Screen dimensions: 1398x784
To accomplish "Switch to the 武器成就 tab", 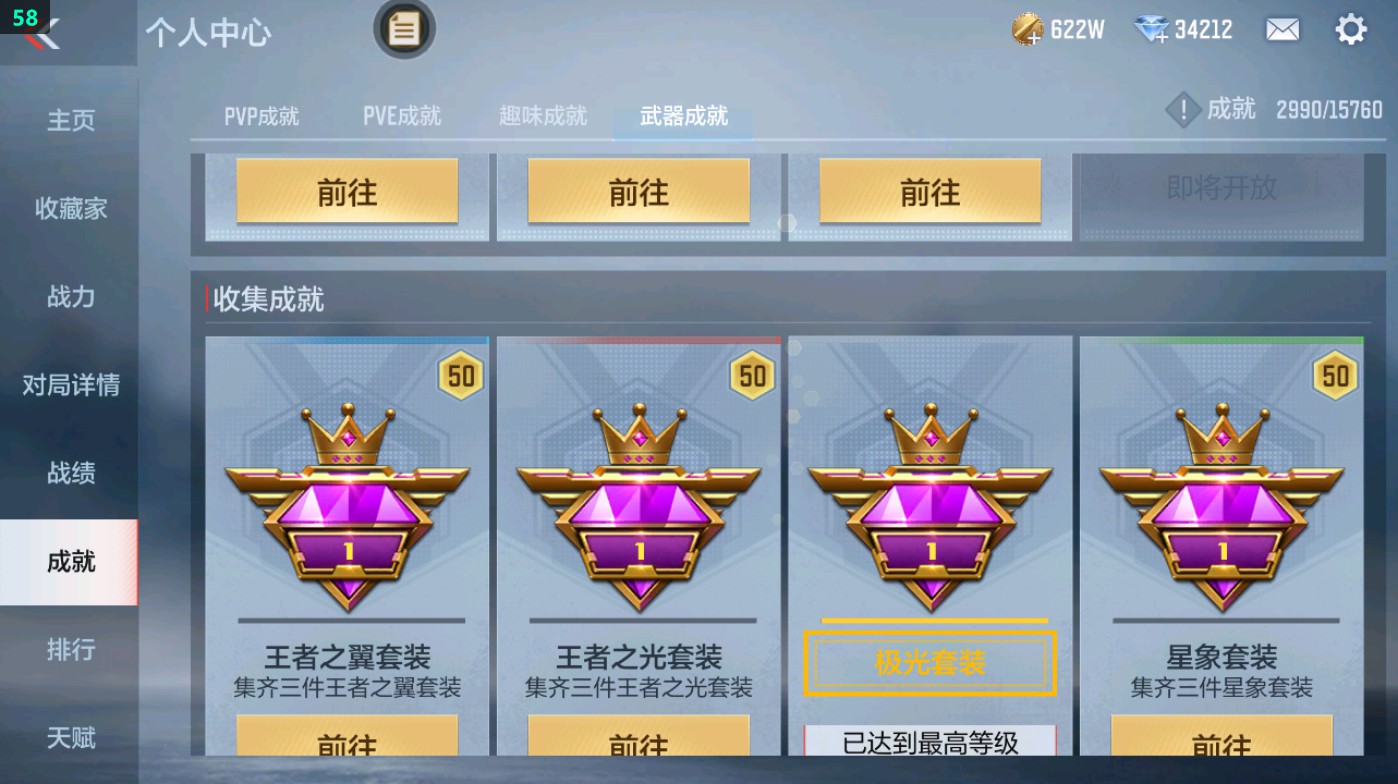I will [681, 114].
